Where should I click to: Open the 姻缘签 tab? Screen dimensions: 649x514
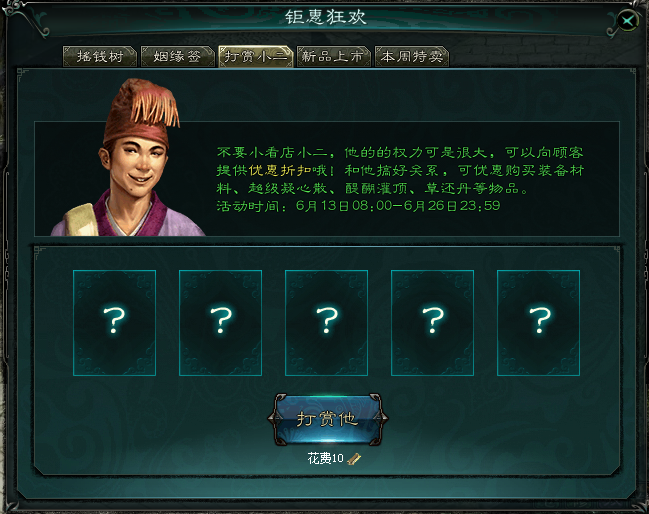click(177, 56)
